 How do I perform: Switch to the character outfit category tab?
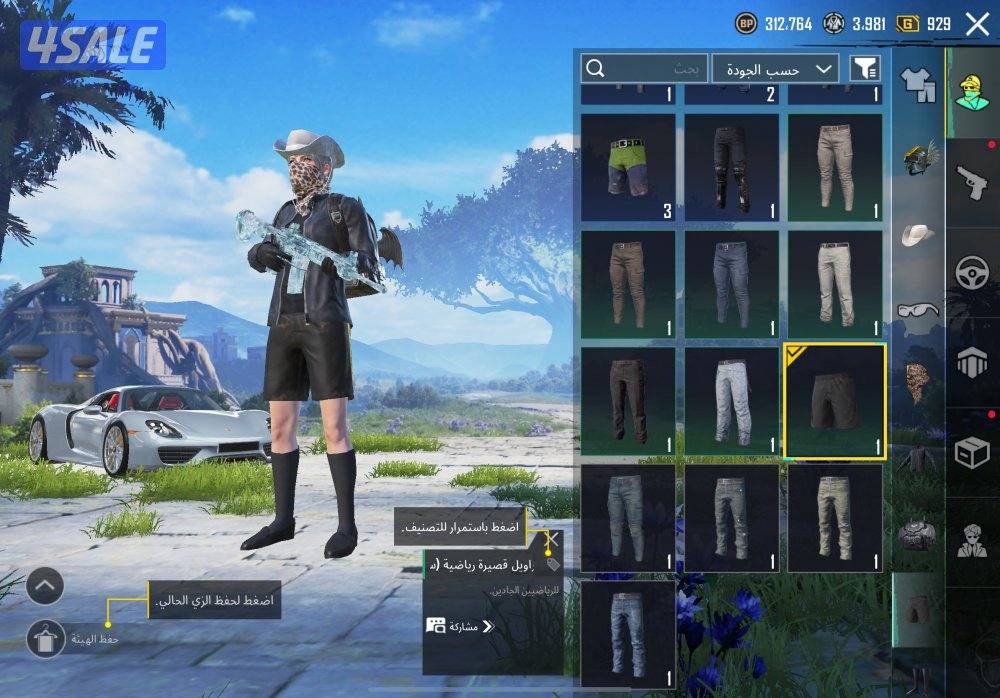pyautogui.click(x=971, y=93)
